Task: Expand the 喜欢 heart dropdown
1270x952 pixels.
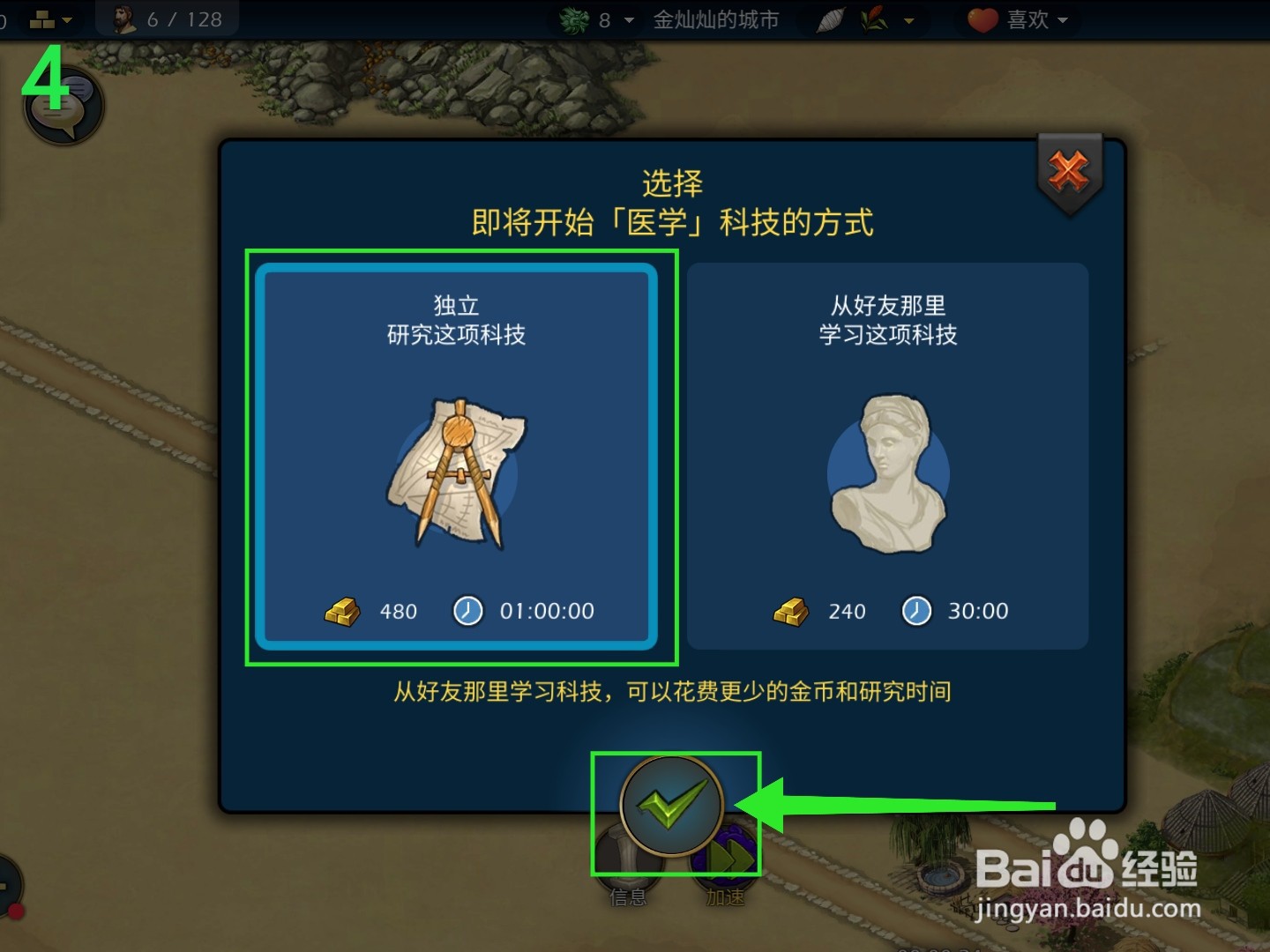Action: click(1064, 20)
